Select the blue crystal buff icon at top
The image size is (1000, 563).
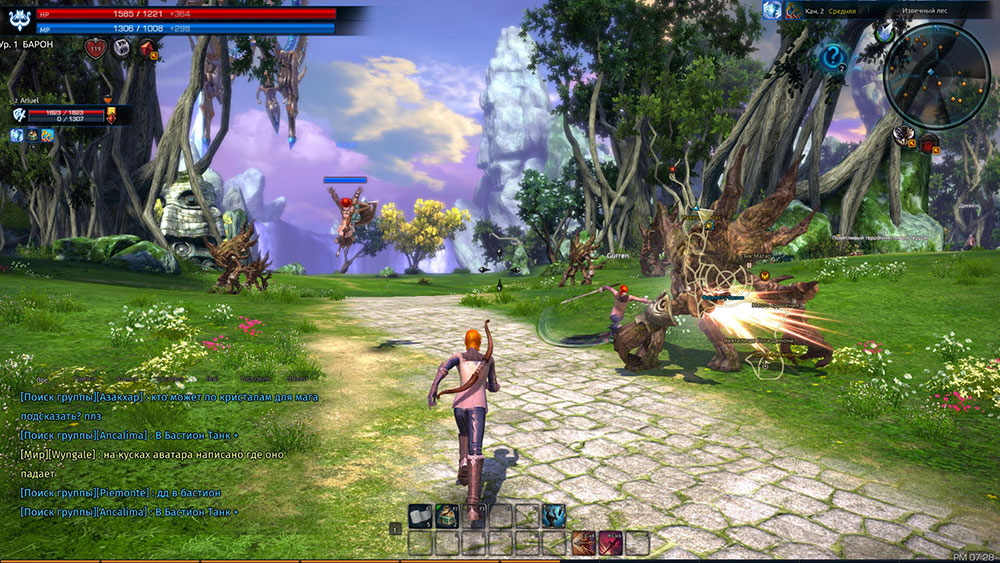click(x=771, y=10)
